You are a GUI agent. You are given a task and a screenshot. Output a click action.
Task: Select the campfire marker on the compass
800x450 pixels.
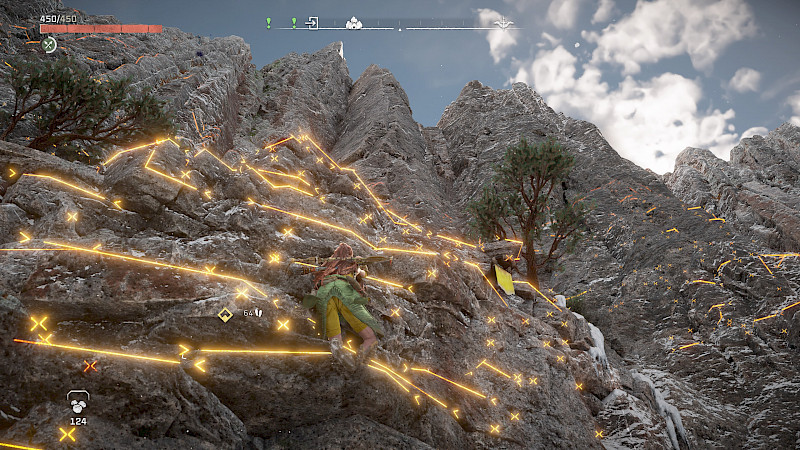(x=353, y=22)
